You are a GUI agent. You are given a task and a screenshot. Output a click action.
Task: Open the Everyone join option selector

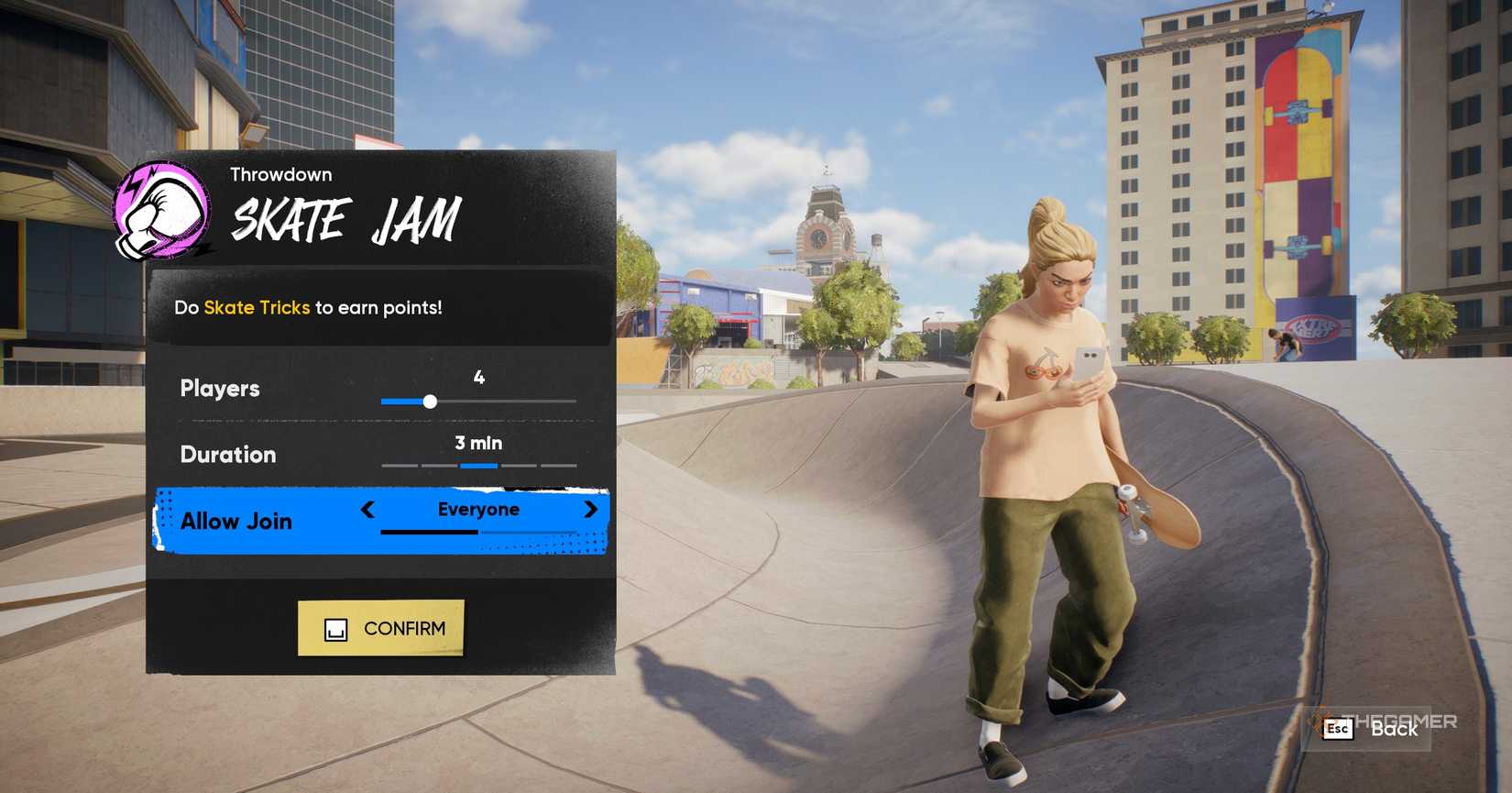click(477, 510)
